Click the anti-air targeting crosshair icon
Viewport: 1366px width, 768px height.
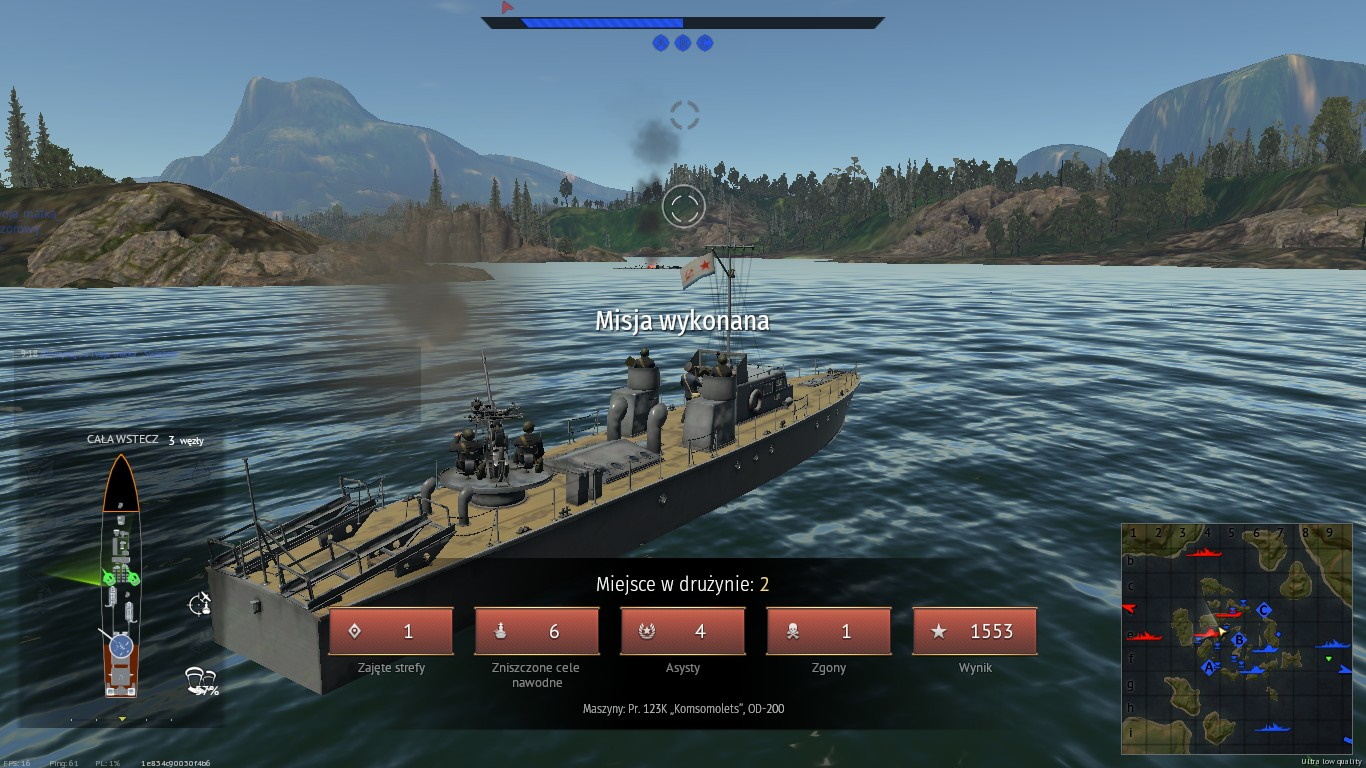click(x=200, y=604)
